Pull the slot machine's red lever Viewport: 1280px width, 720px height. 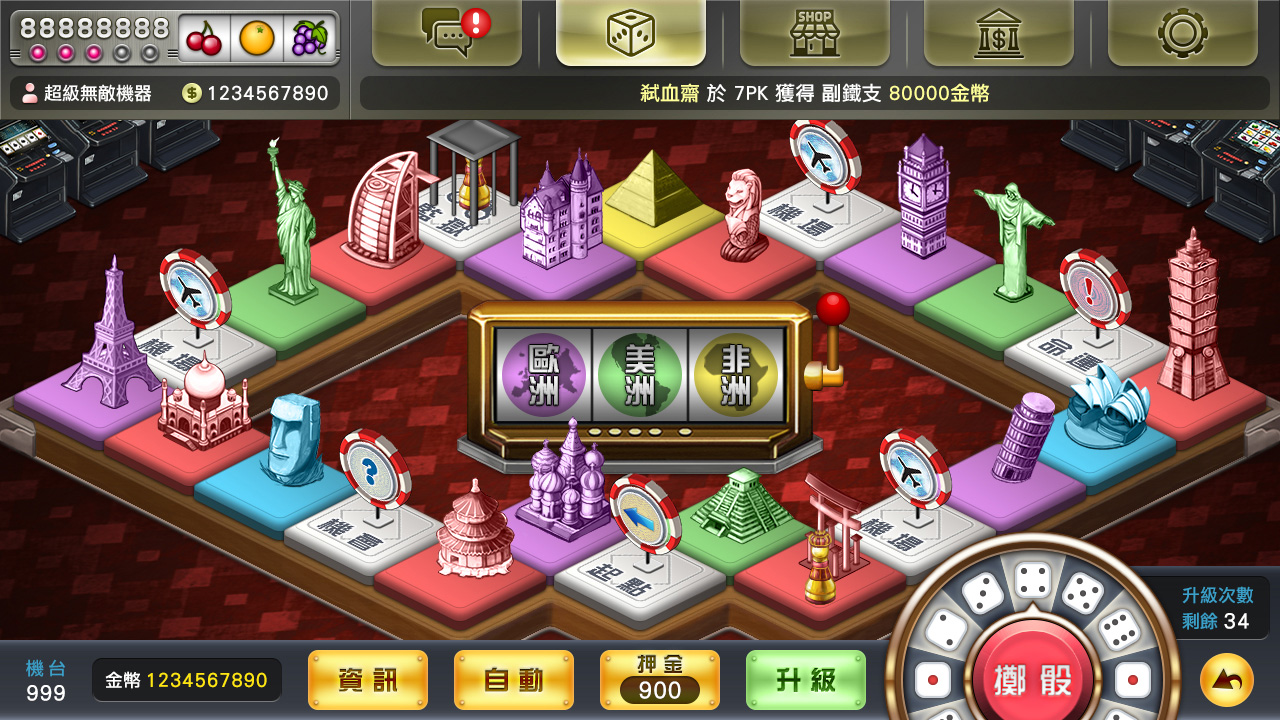832,310
